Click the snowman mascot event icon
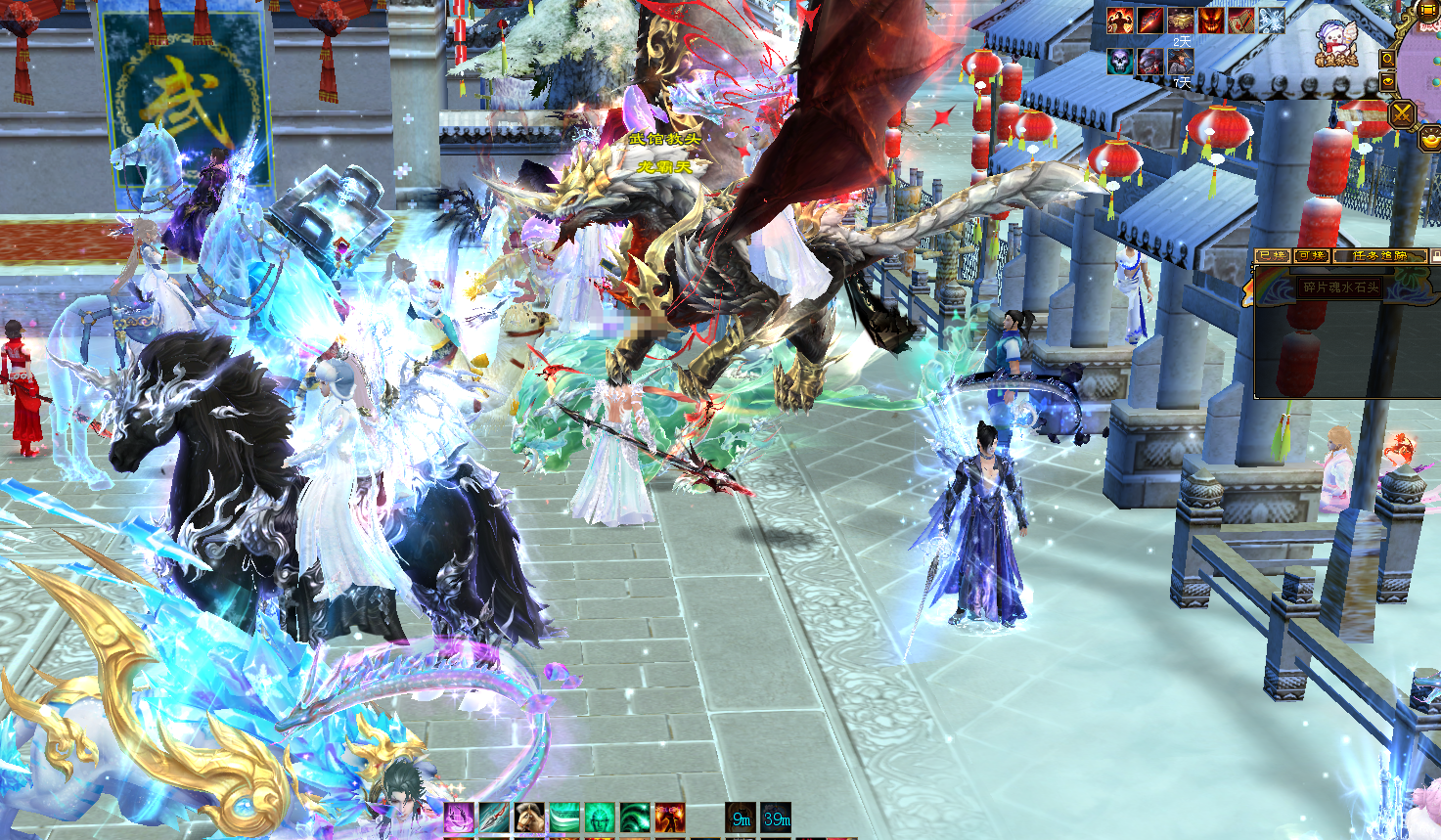This screenshot has width=1441, height=840. click(x=1337, y=45)
